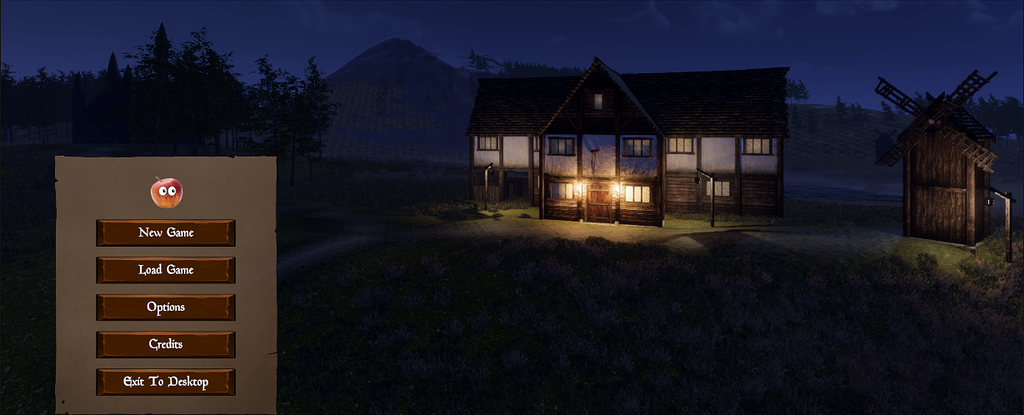Open the Load Game menu
The height and width of the screenshot is (415, 1024).
tap(166, 270)
